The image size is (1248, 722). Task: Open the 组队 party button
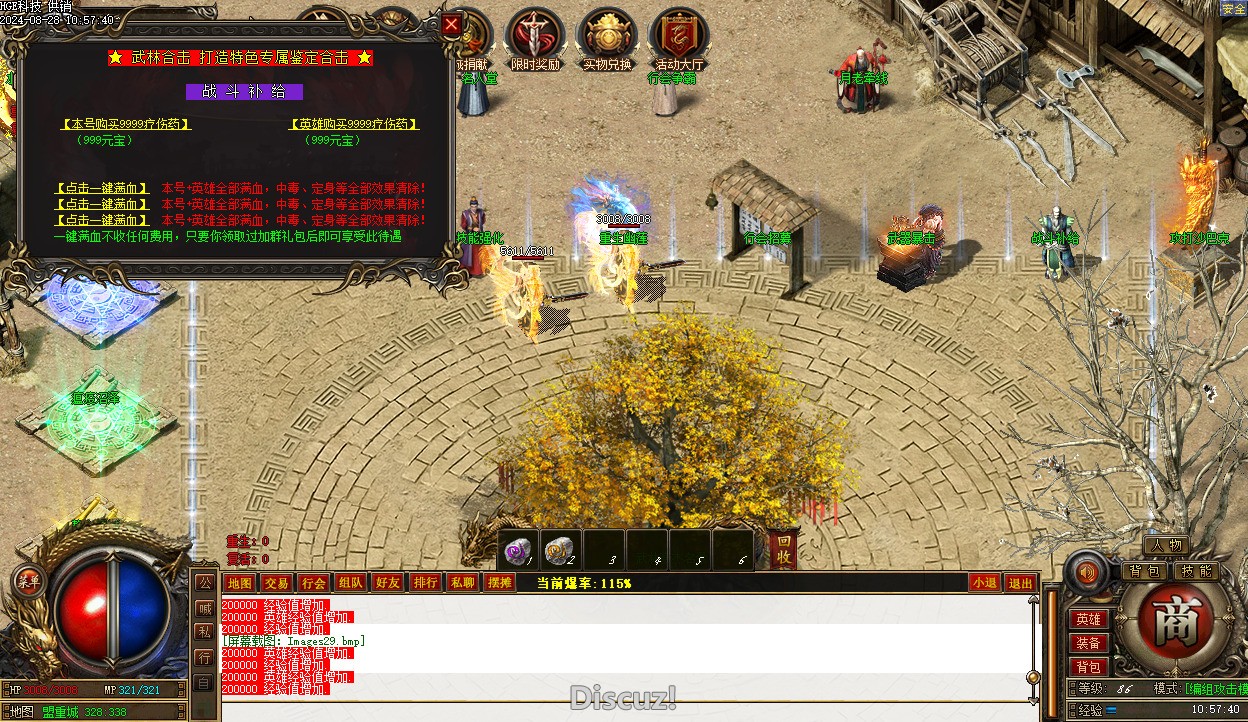[350, 583]
